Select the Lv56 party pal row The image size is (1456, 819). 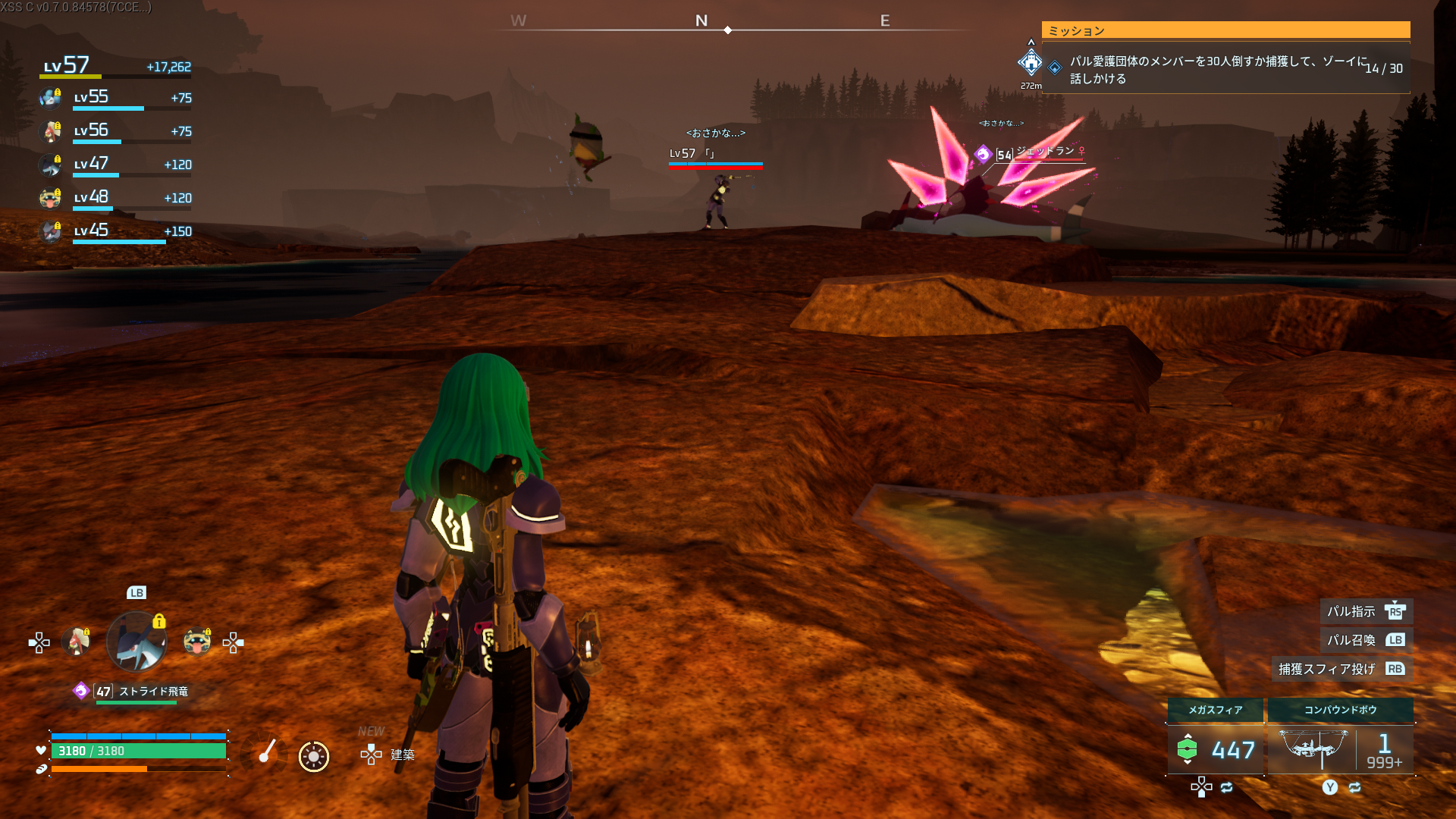(x=115, y=132)
